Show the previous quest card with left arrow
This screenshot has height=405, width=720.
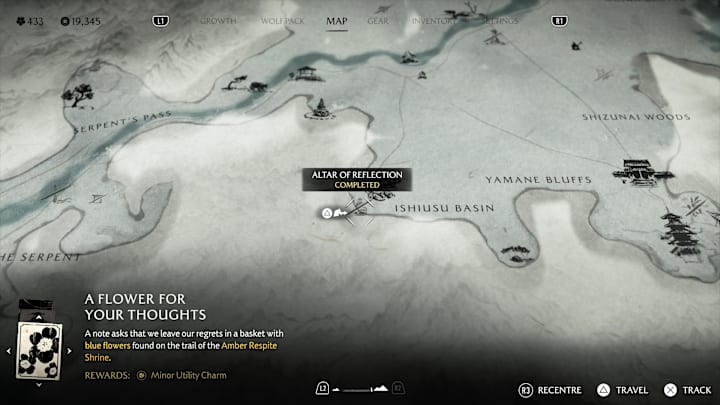(9, 351)
